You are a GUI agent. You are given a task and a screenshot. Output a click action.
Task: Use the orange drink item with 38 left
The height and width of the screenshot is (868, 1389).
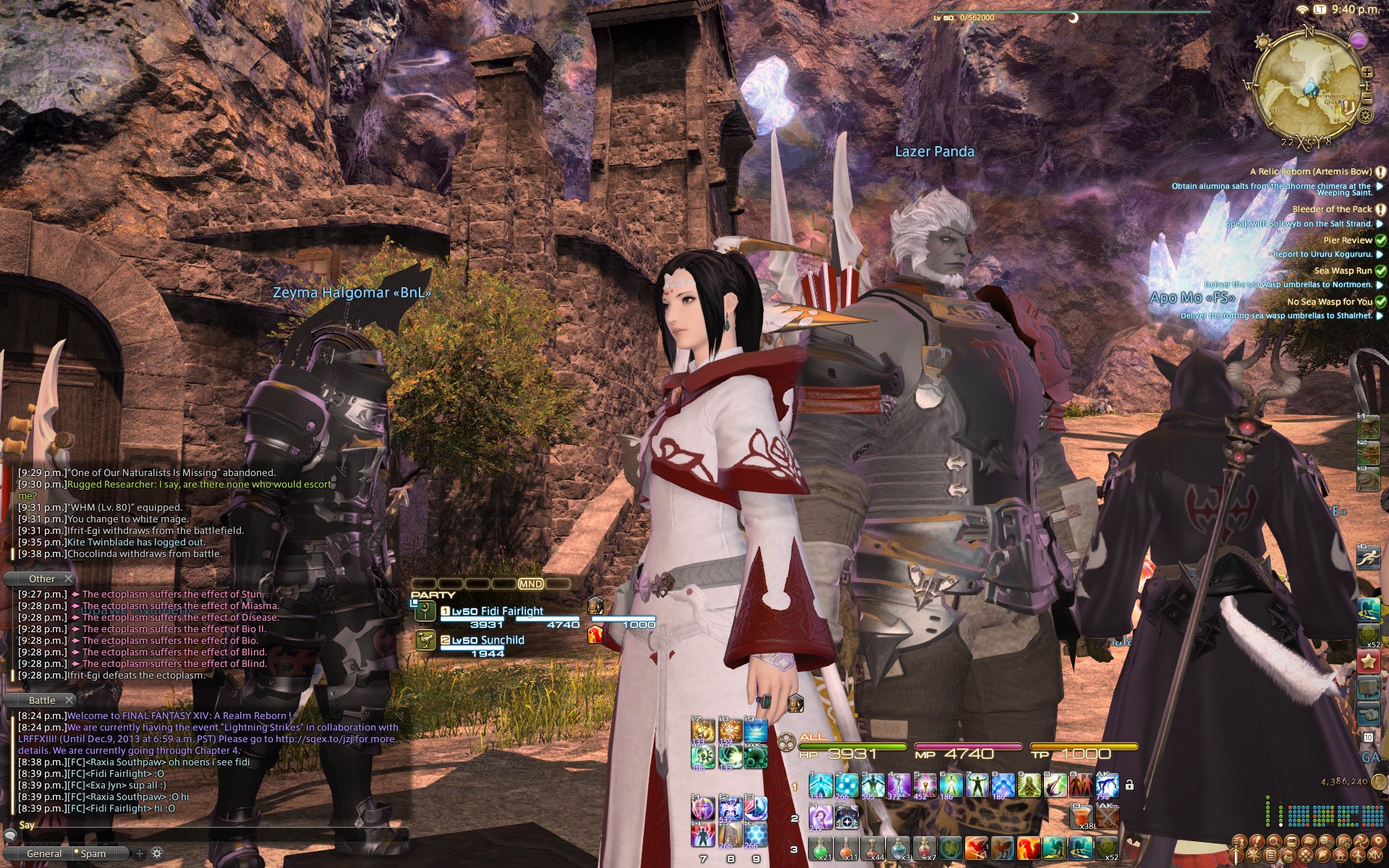[x=1082, y=817]
